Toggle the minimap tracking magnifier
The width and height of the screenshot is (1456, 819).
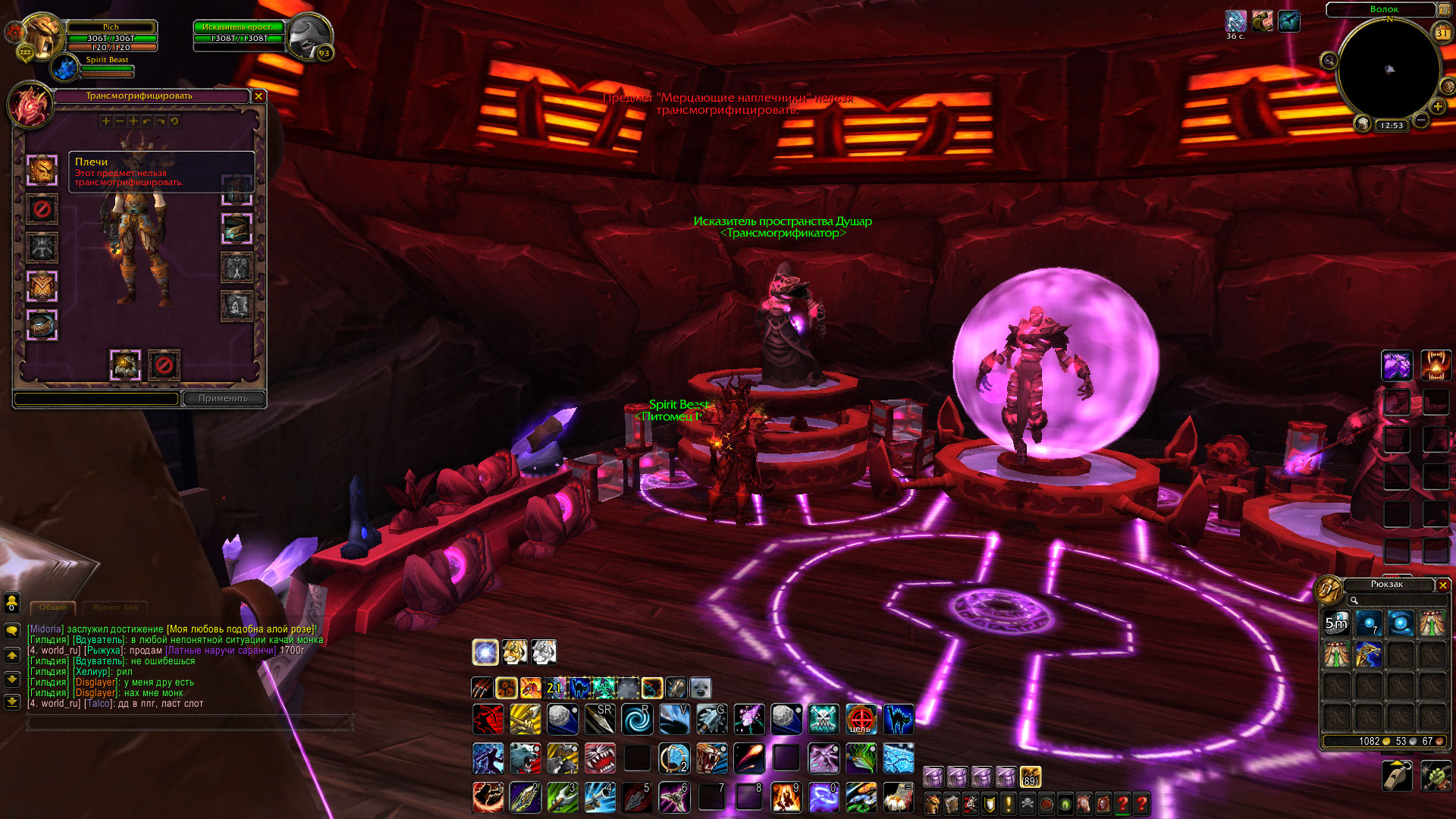click(1329, 61)
